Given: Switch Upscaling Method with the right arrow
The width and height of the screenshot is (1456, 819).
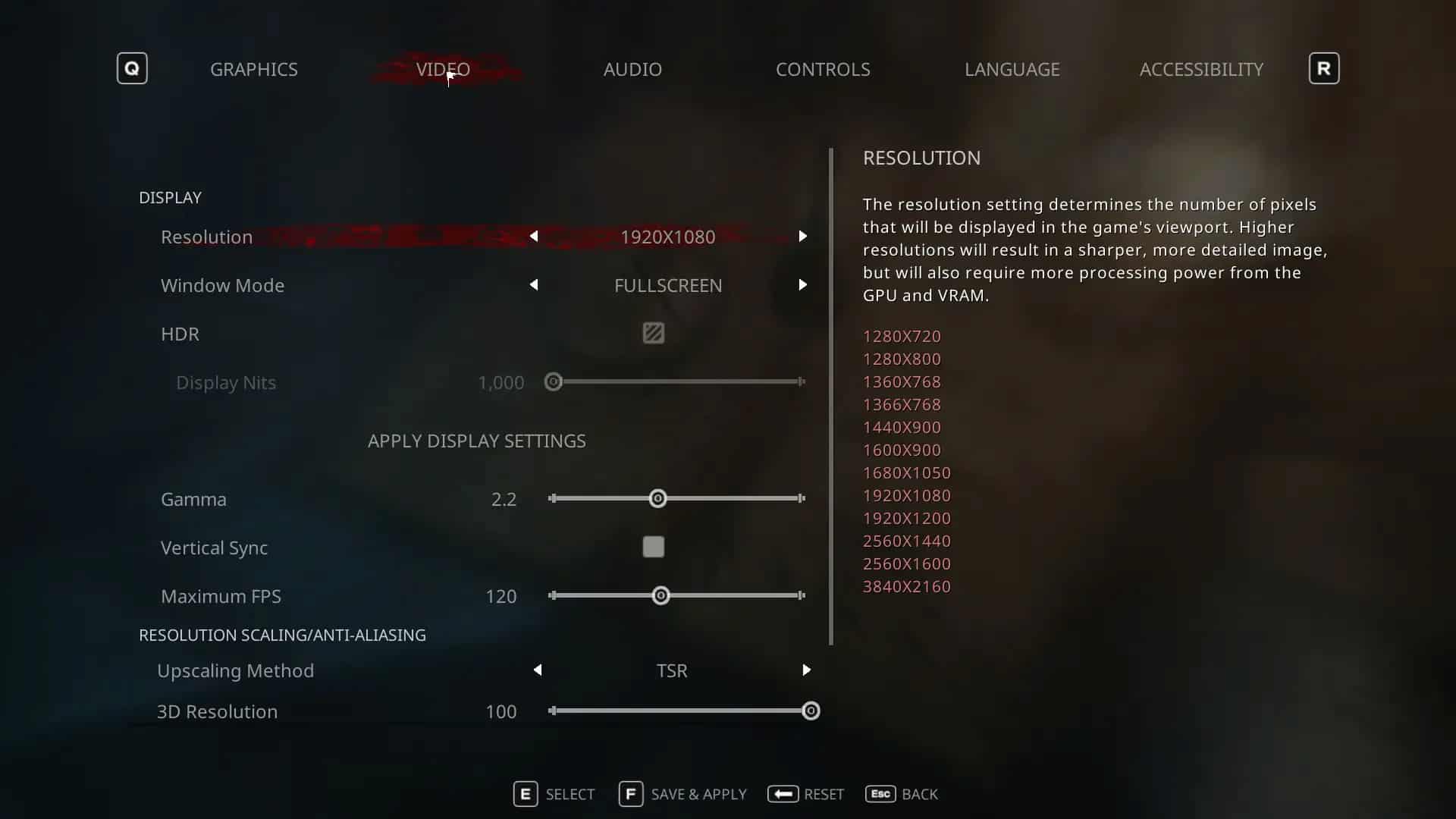Looking at the screenshot, I should pos(806,670).
